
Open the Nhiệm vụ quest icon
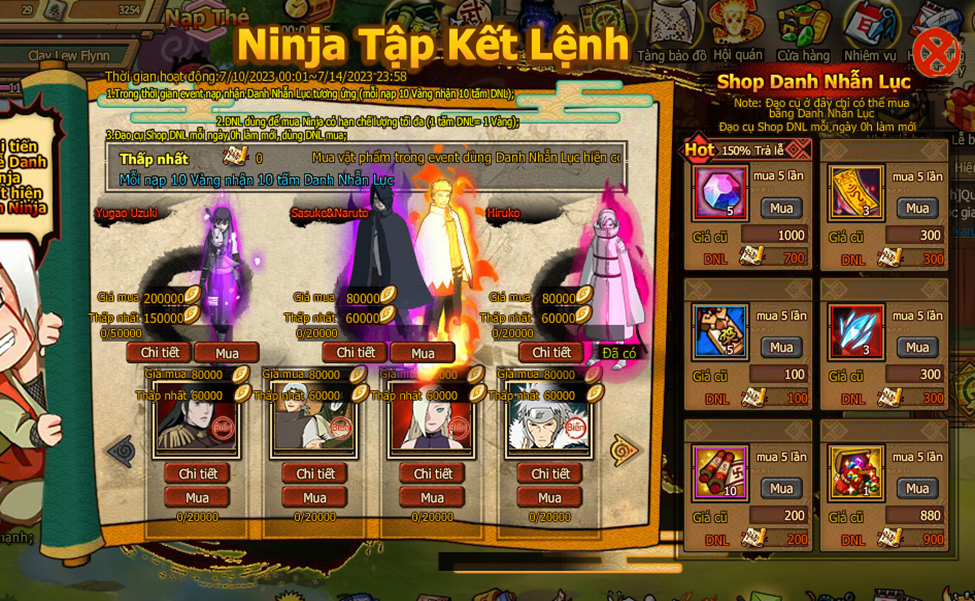pyautogui.click(x=870, y=32)
